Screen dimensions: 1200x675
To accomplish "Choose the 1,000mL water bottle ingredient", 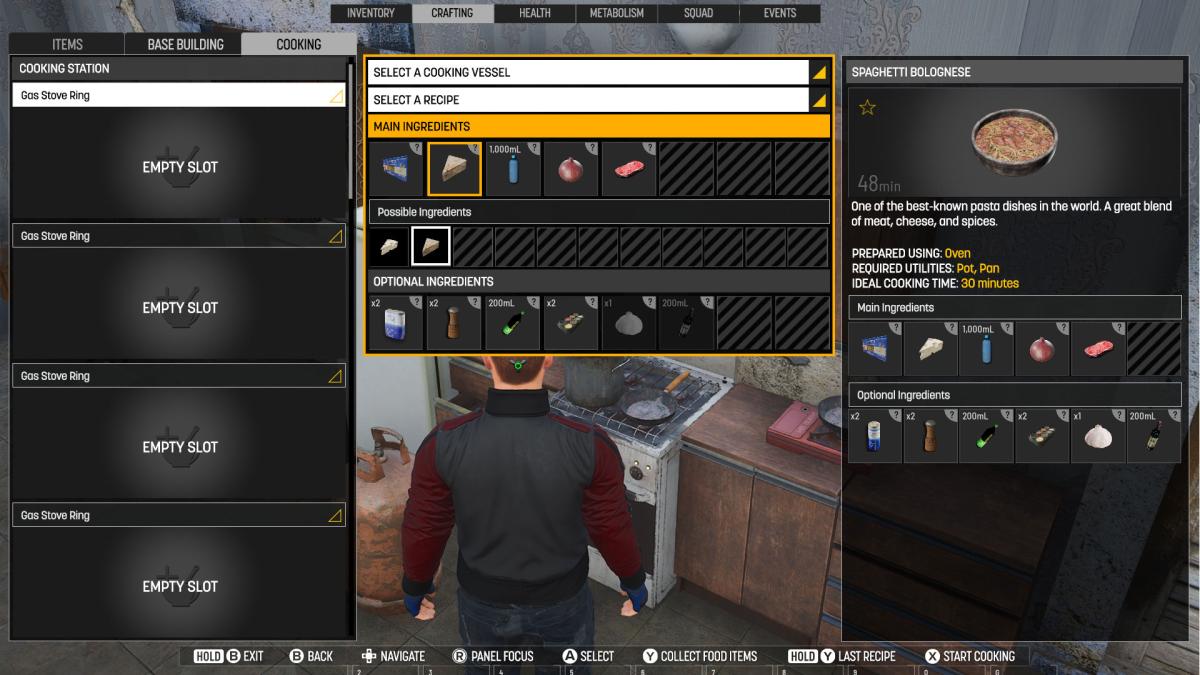I will [512, 169].
